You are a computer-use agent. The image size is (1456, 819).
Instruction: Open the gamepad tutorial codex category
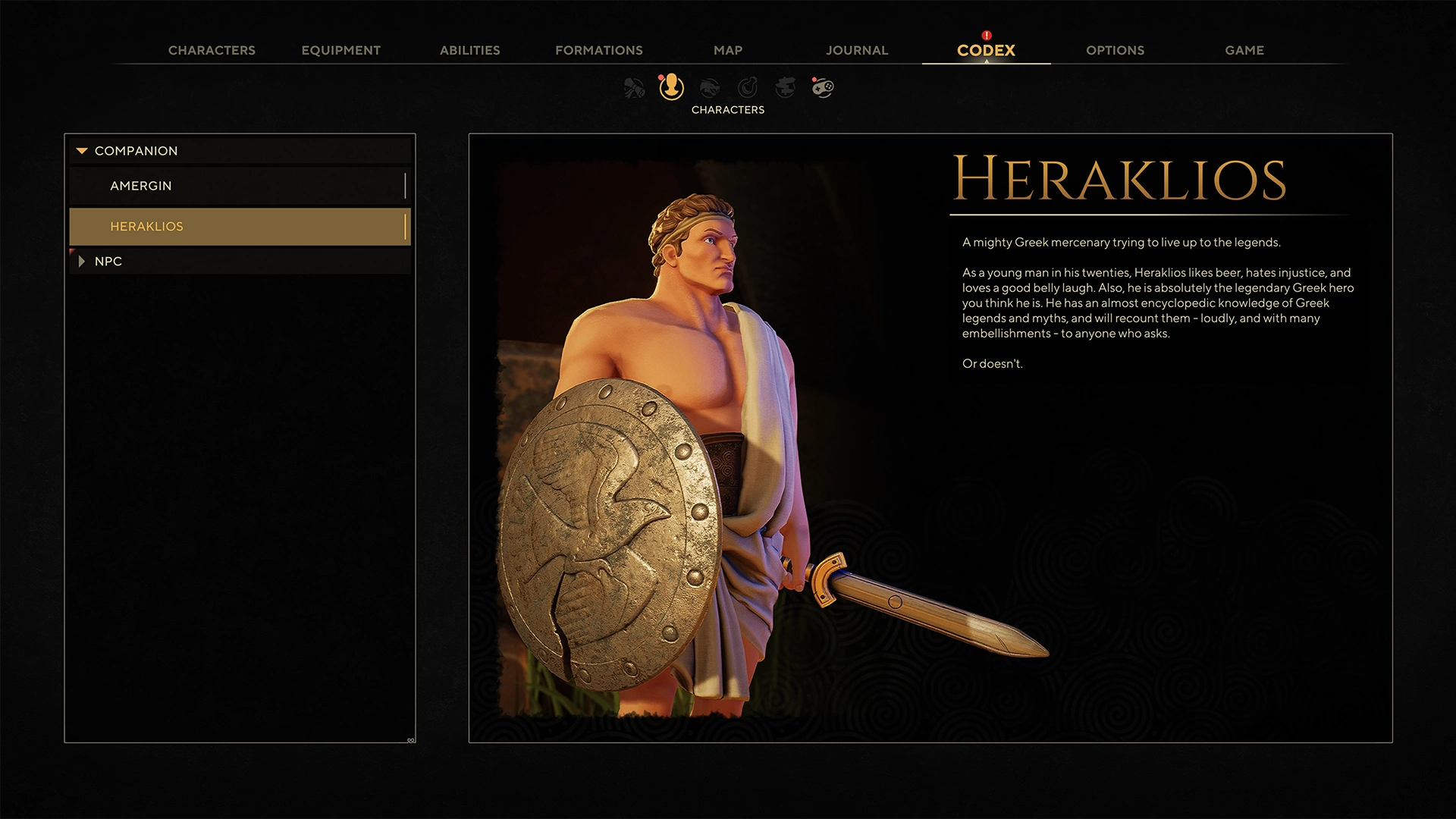click(823, 89)
